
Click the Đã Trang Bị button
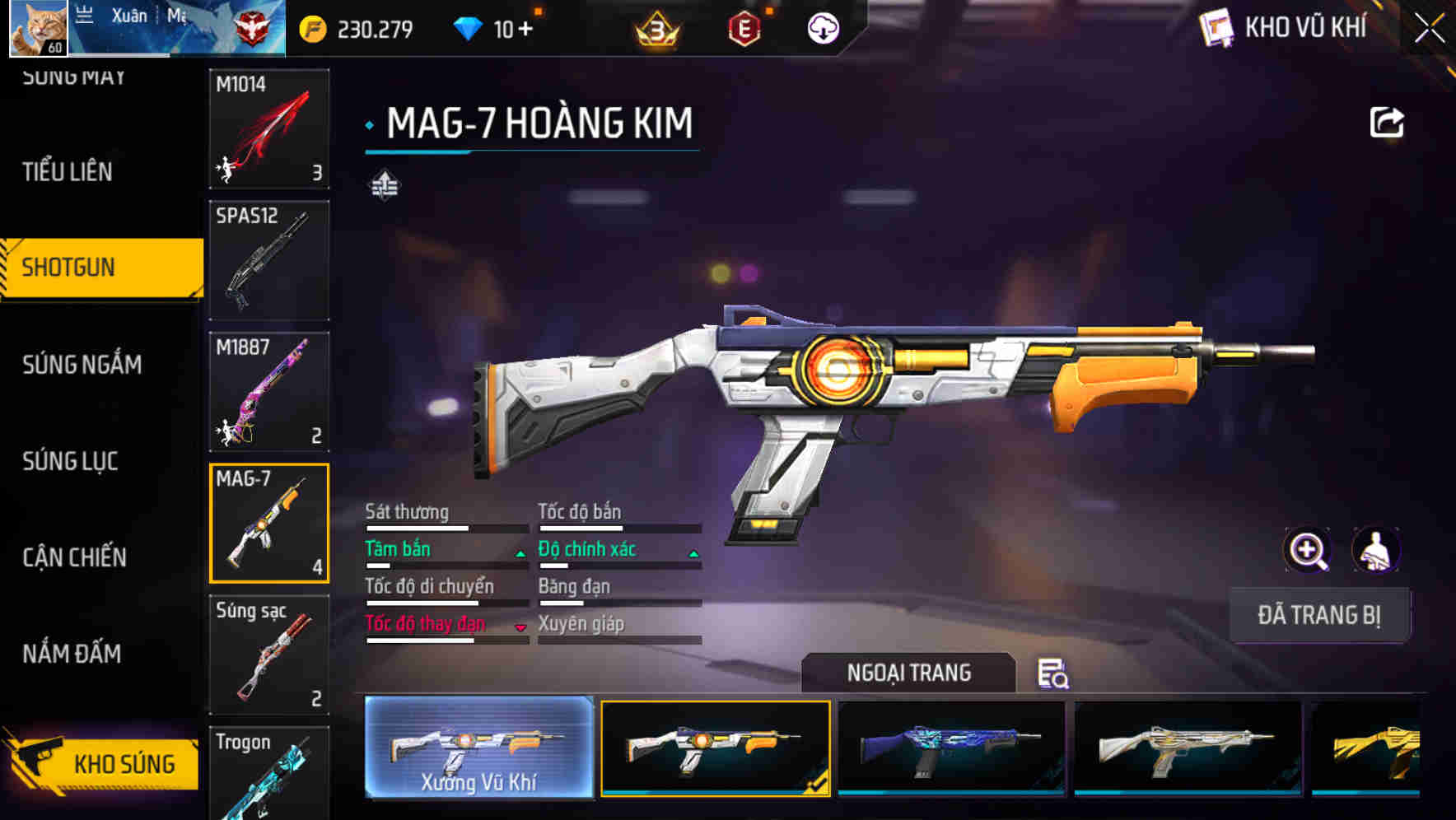(x=1318, y=615)
